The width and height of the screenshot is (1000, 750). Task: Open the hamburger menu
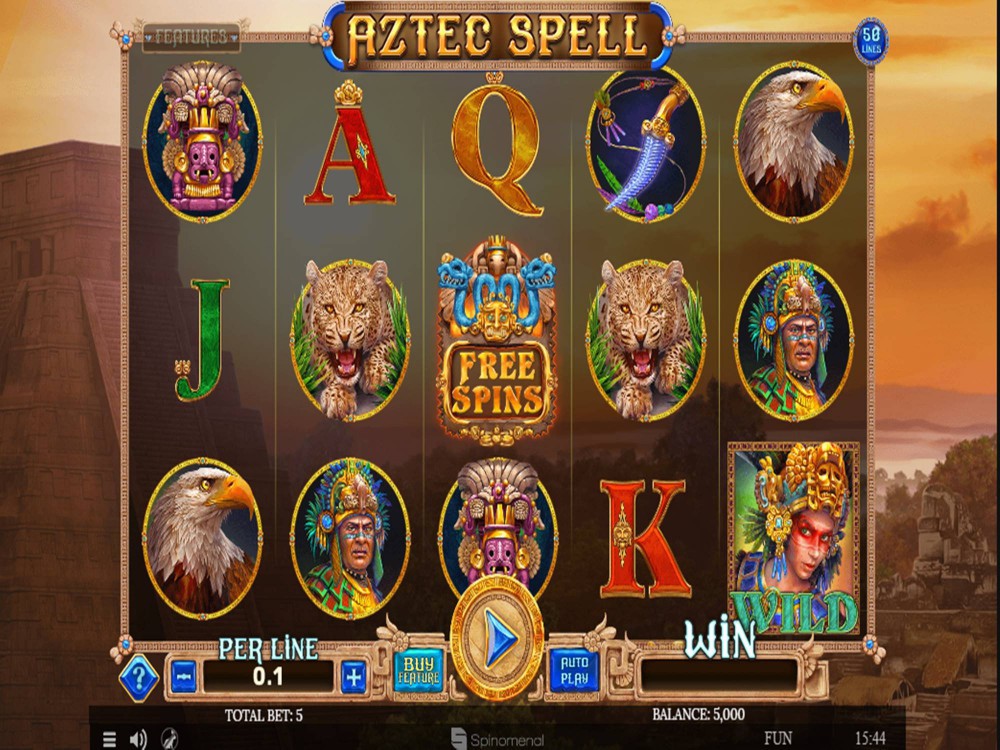coord(109,739)
